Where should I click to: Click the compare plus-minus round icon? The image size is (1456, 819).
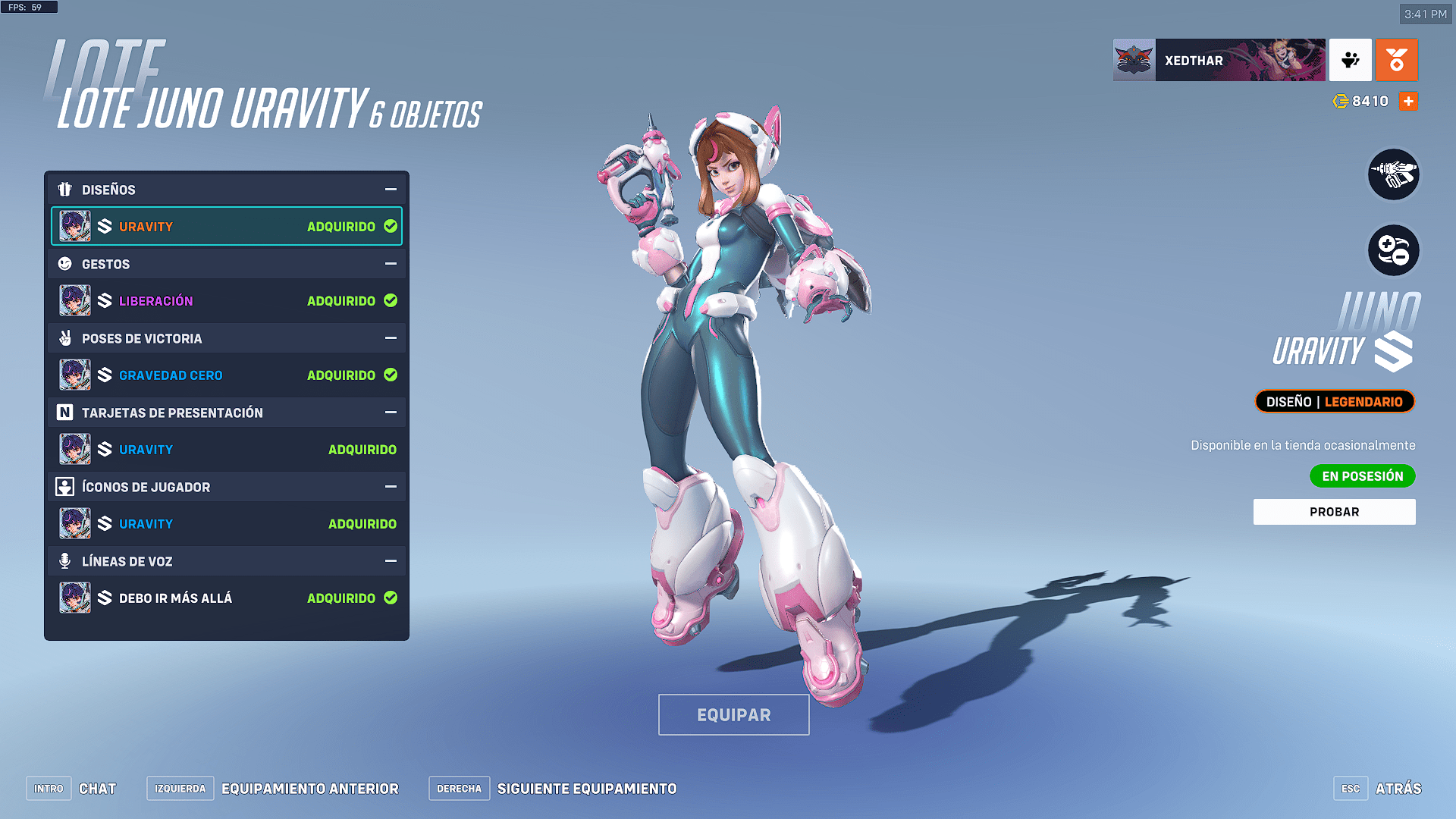click(1393, 250)
